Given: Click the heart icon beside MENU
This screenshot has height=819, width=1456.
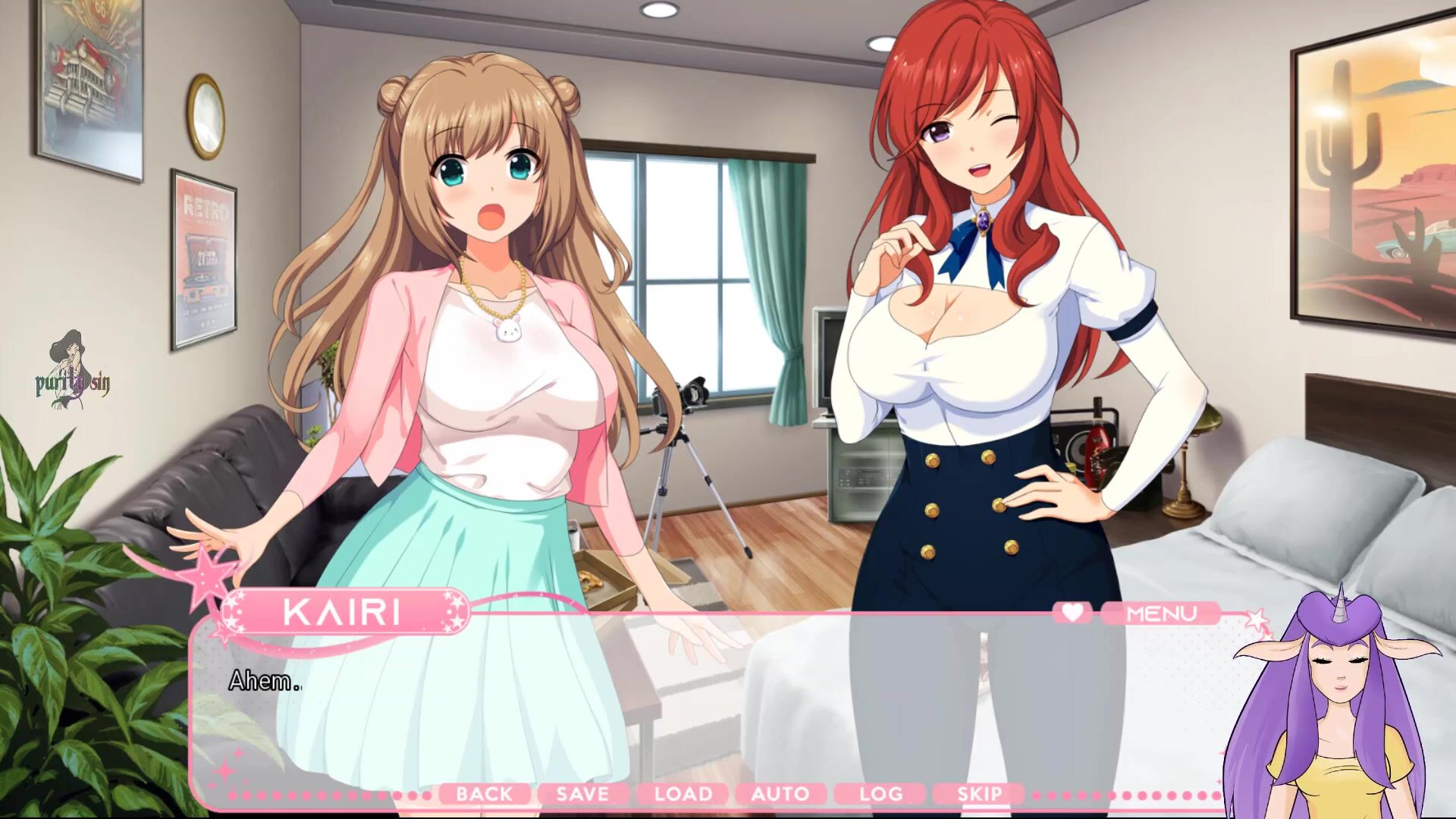Looking at the screenshot, I should coord(1072,613).
